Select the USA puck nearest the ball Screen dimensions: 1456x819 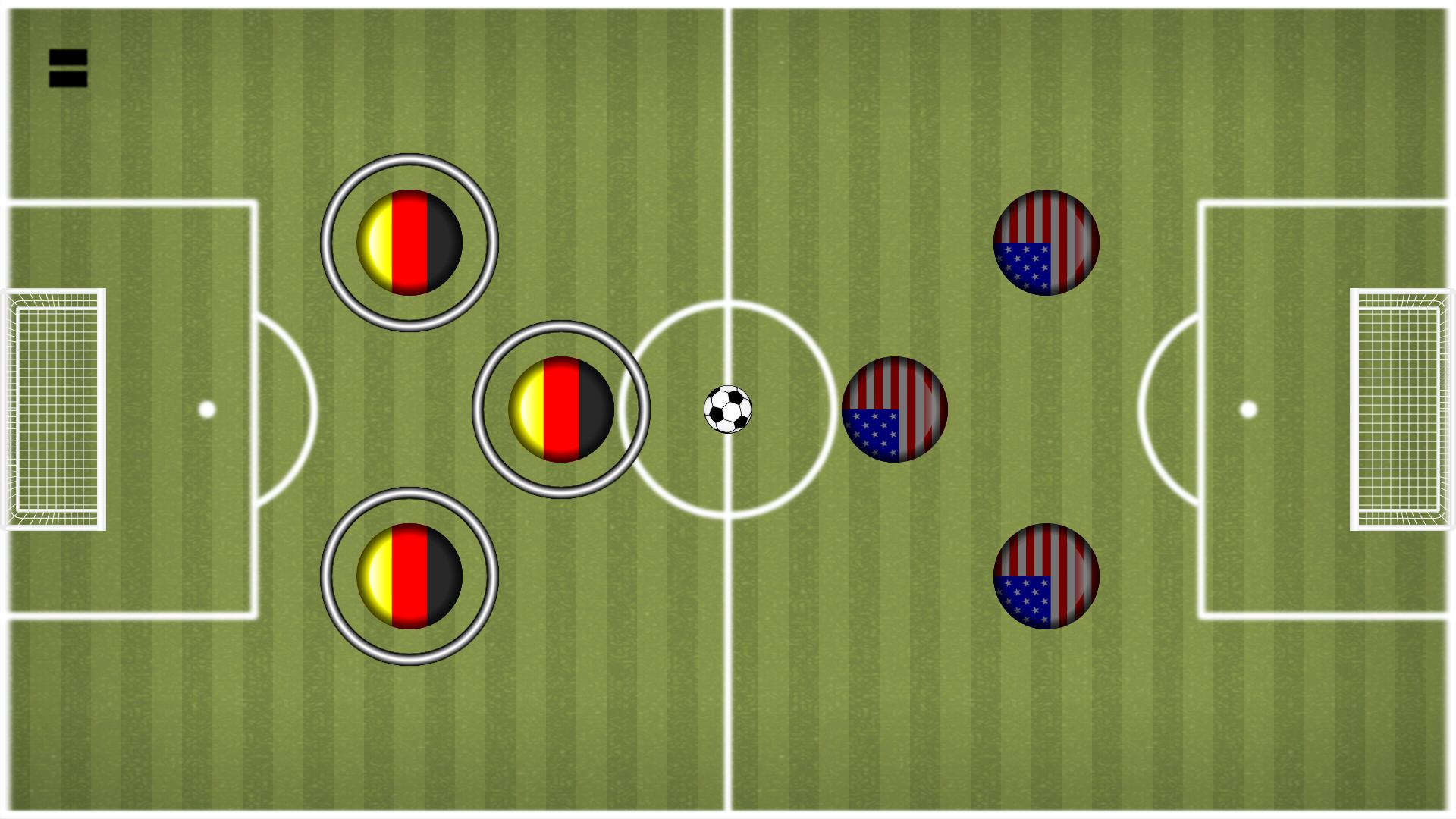click(x=895, y=409)
